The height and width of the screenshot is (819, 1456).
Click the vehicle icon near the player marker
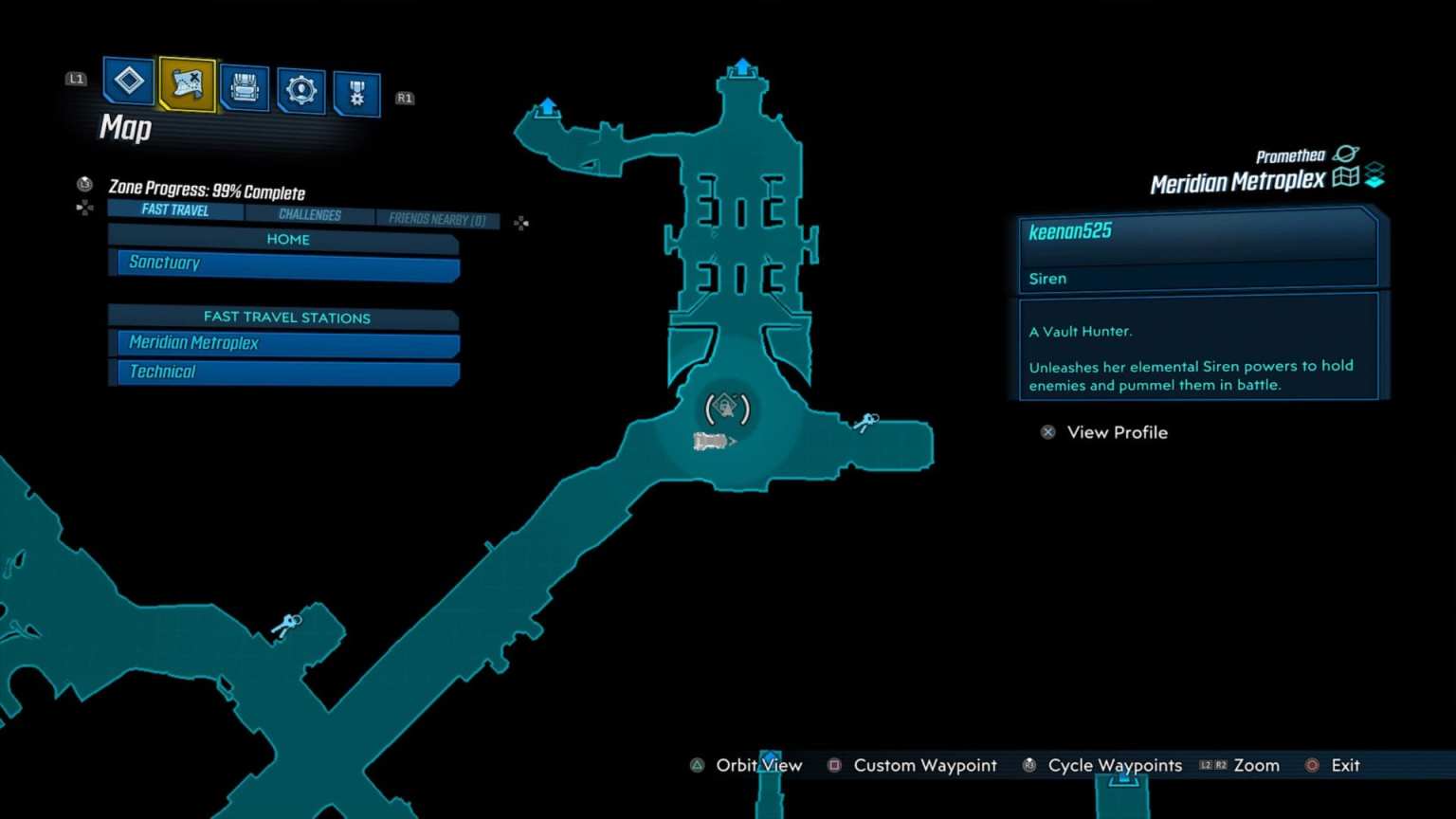tap(713, 440)
